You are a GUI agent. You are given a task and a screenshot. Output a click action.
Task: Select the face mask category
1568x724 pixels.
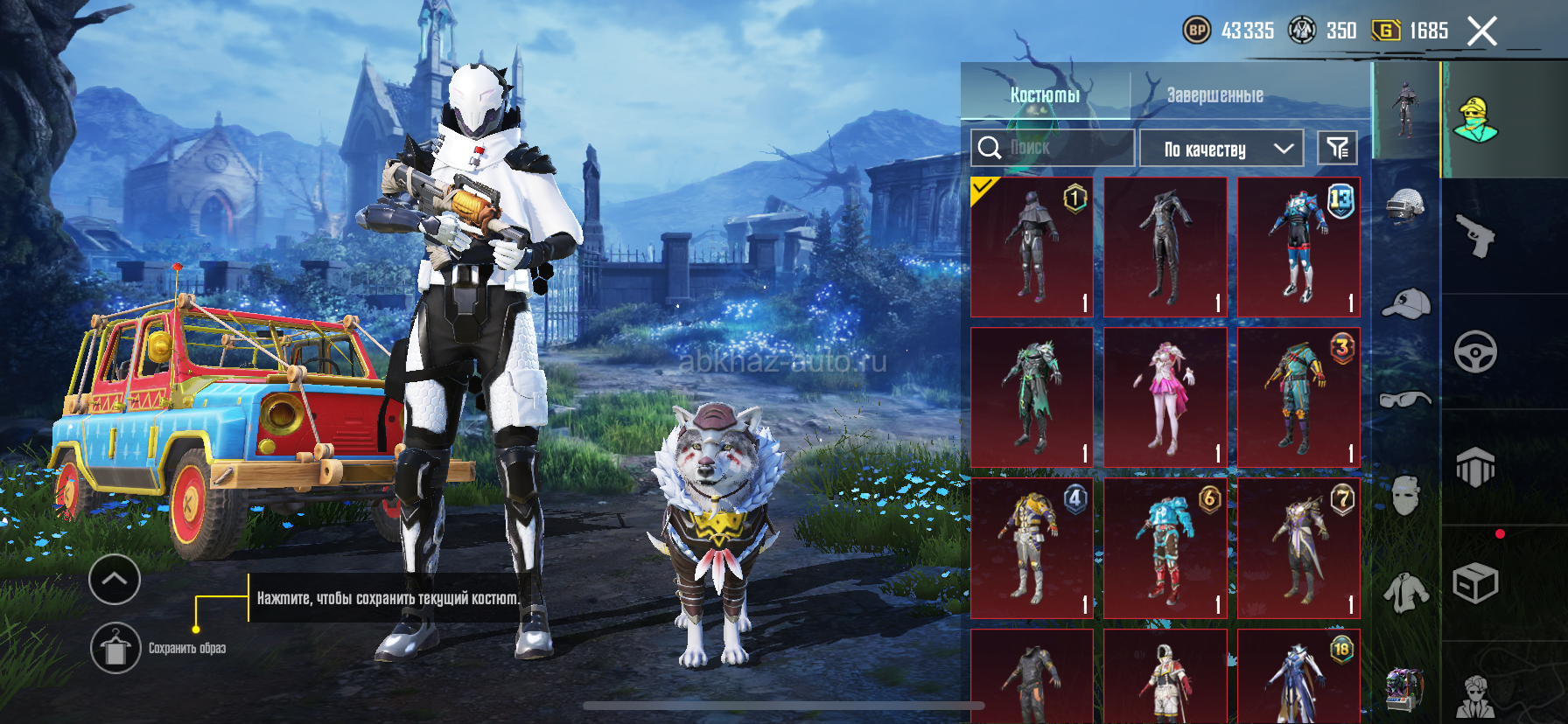1405,496
